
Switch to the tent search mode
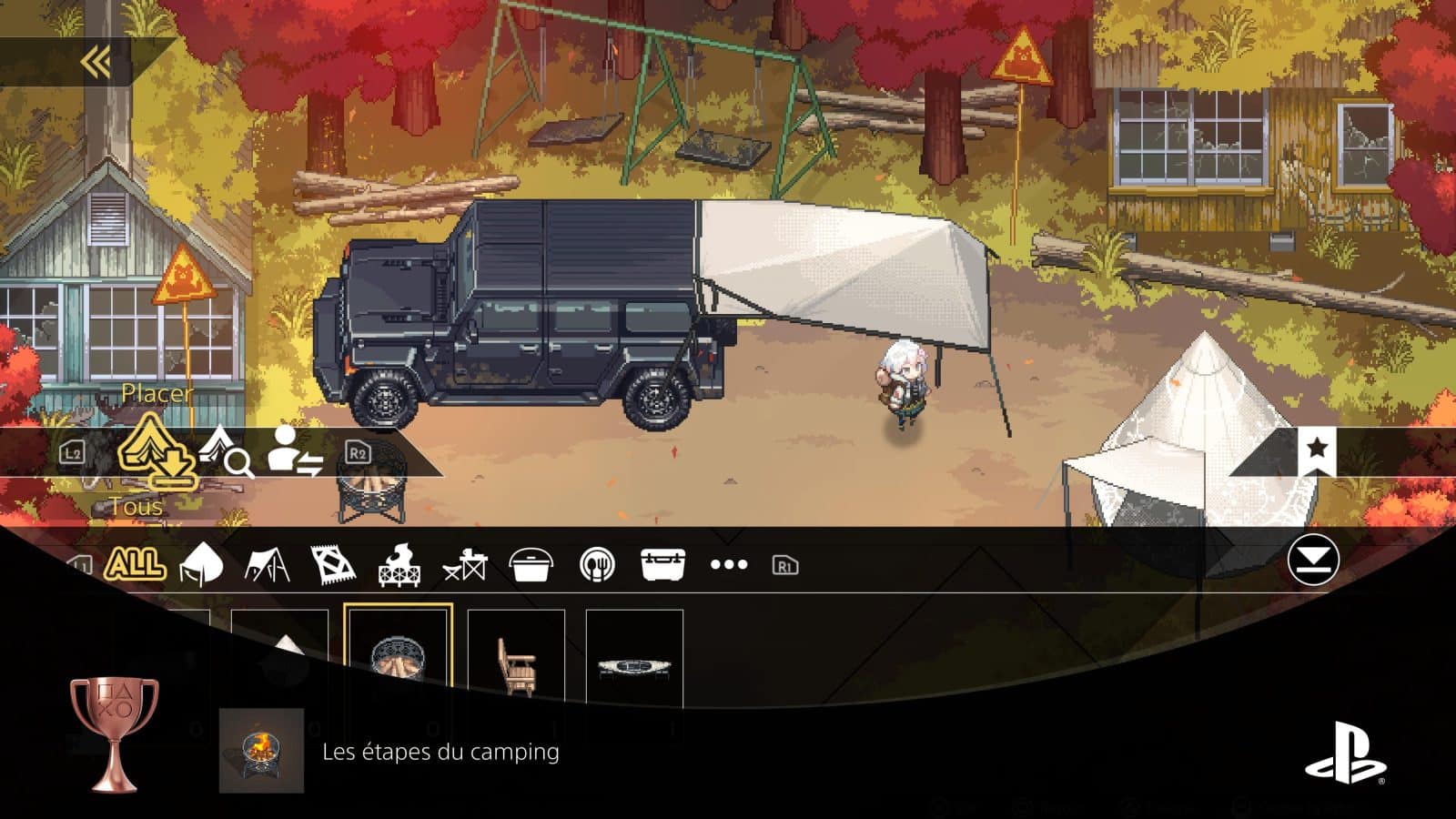click(226, 451)
